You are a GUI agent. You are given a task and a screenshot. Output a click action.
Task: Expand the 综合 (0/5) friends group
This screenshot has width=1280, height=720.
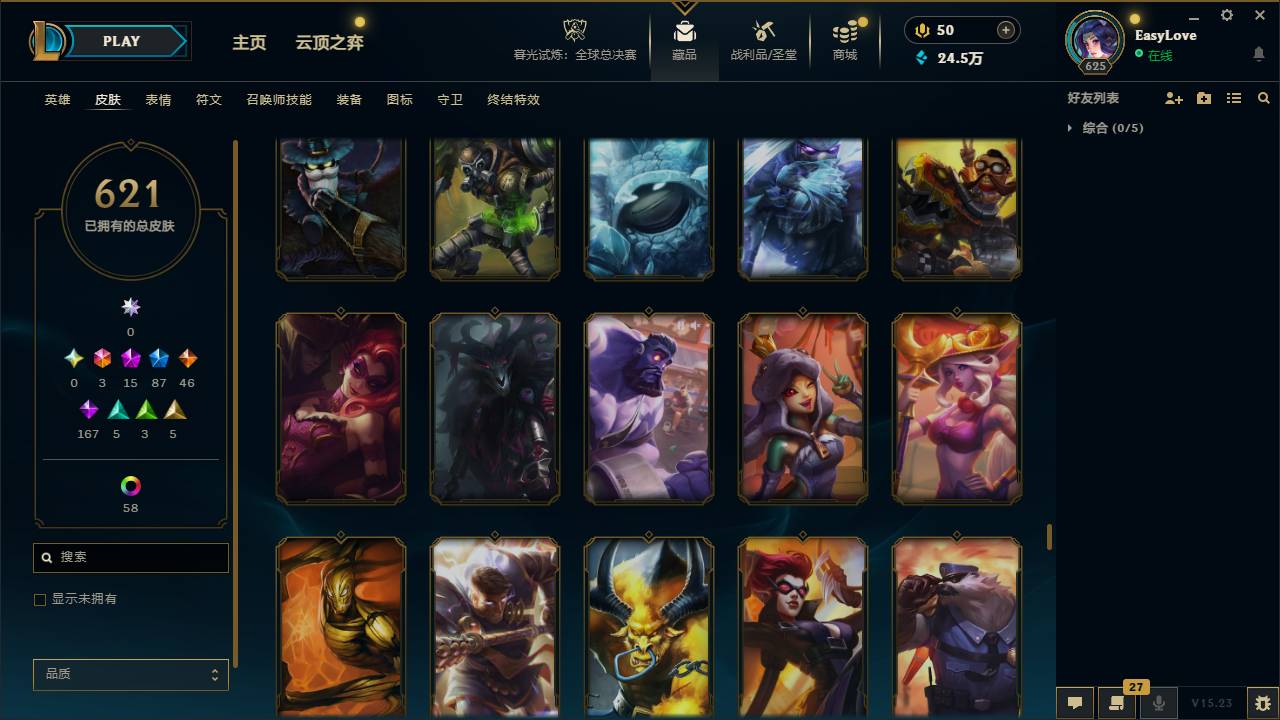[x=1070, y=128]
